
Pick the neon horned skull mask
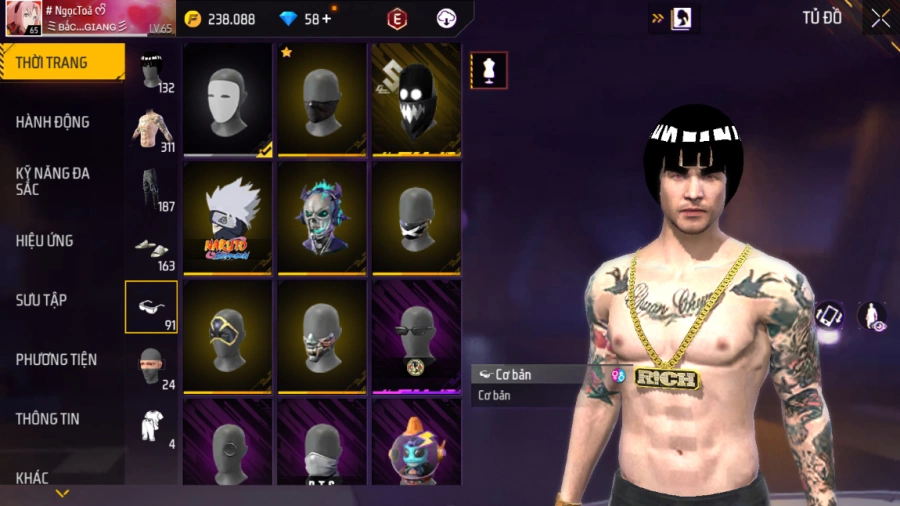pyautogui.click(x=322, y=218)
